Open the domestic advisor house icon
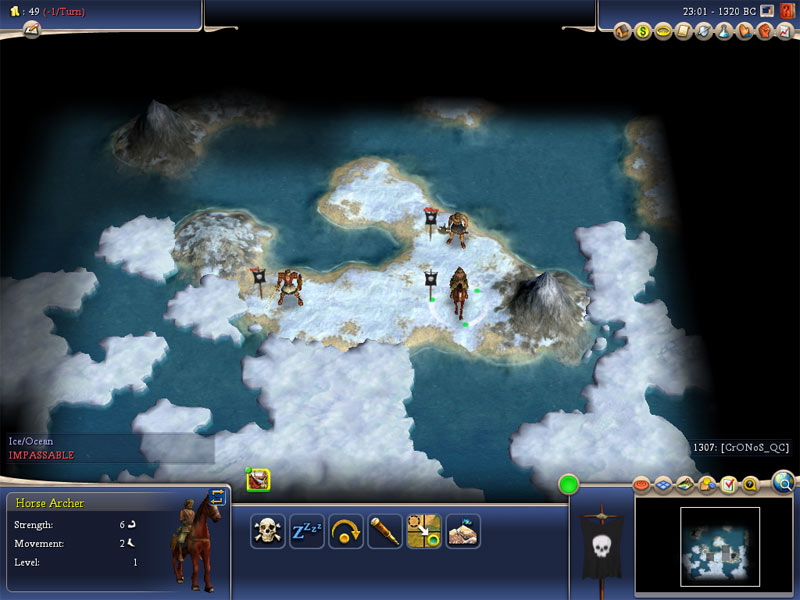 [x=622, y=32]
